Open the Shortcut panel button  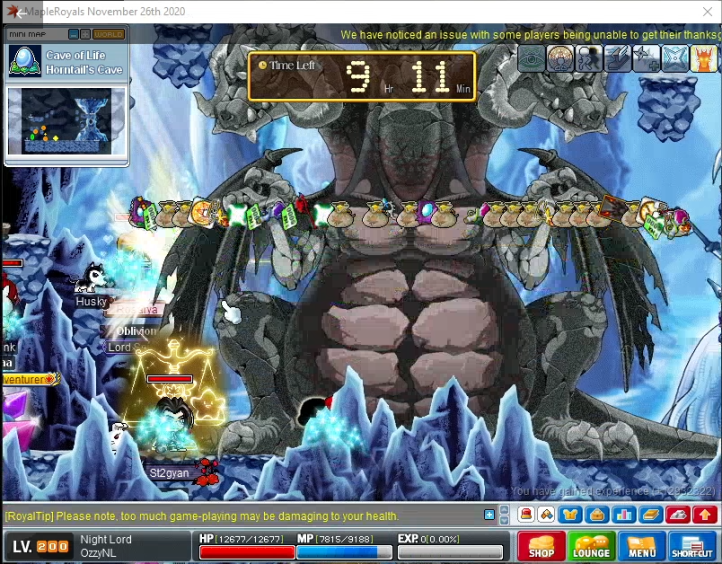[692, 547]
